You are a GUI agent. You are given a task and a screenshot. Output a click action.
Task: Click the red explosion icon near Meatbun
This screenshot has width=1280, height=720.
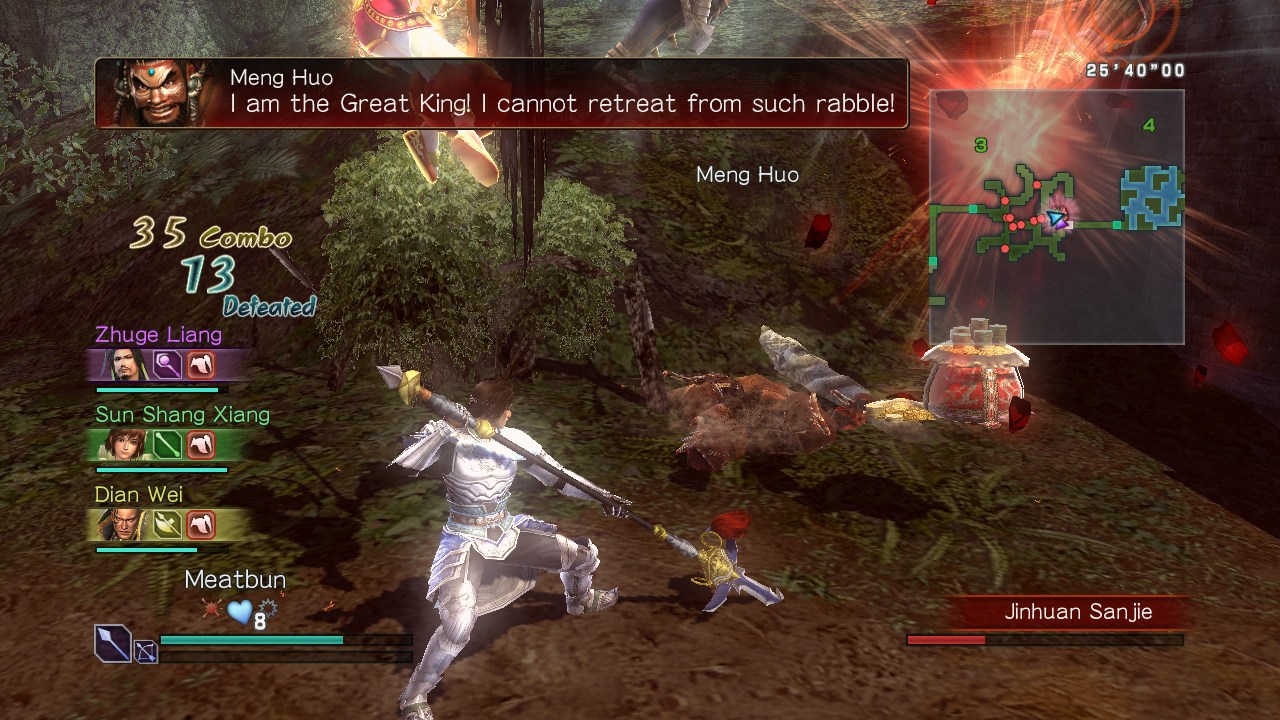(211, 607)
